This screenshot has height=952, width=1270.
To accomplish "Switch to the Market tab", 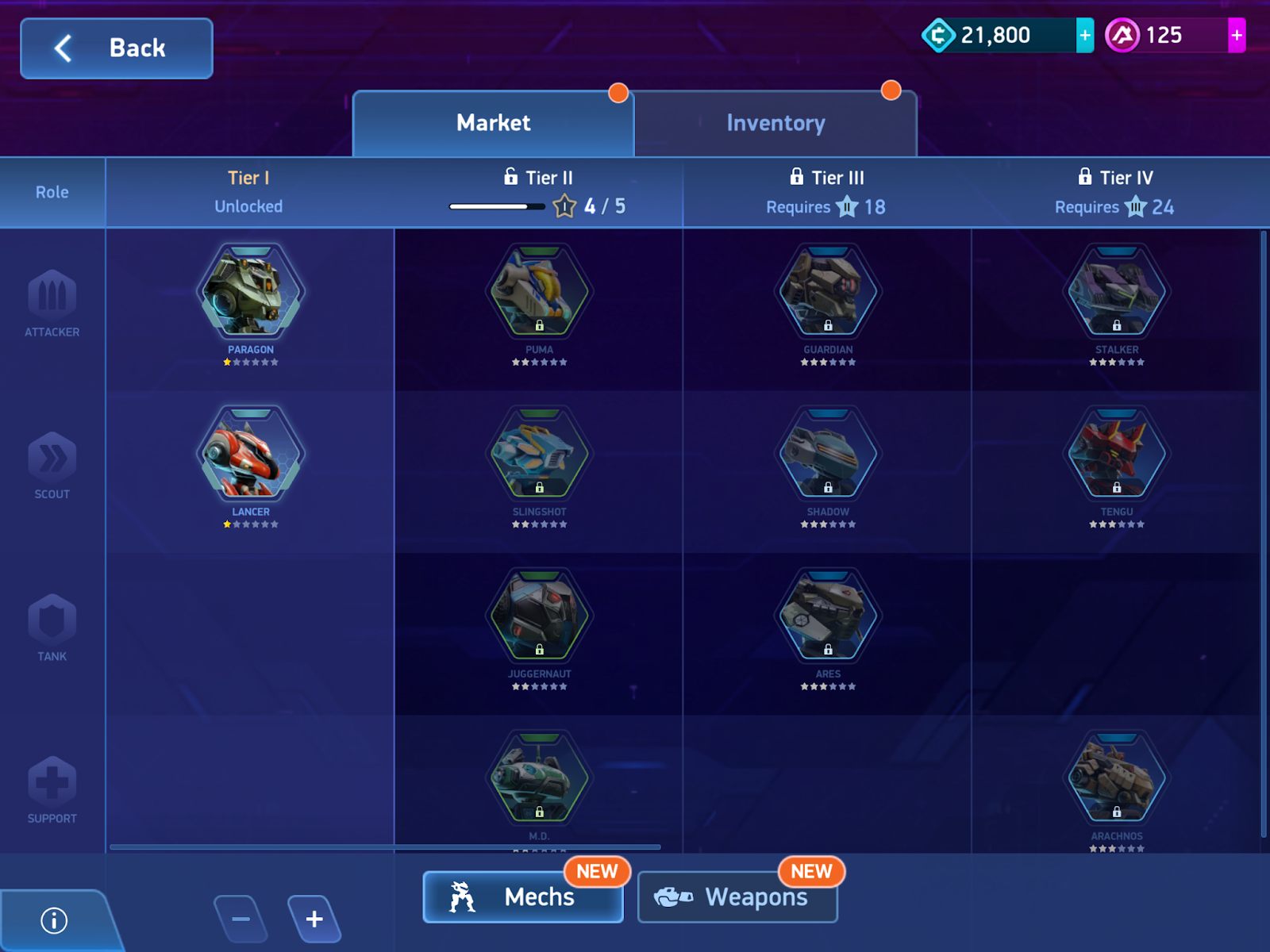I will [x=492, y=123].
